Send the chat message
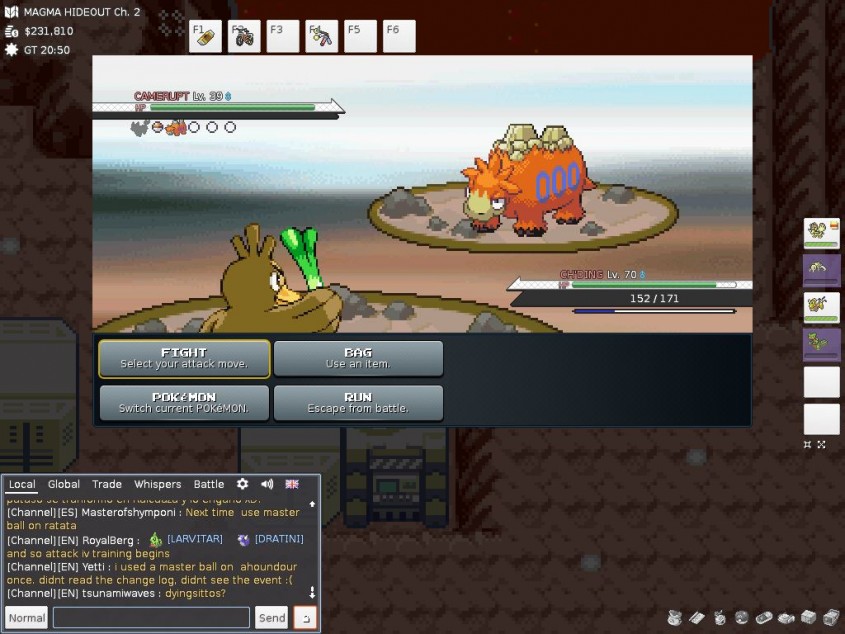Viewport: 845px width, 634px height. (272, 618)
